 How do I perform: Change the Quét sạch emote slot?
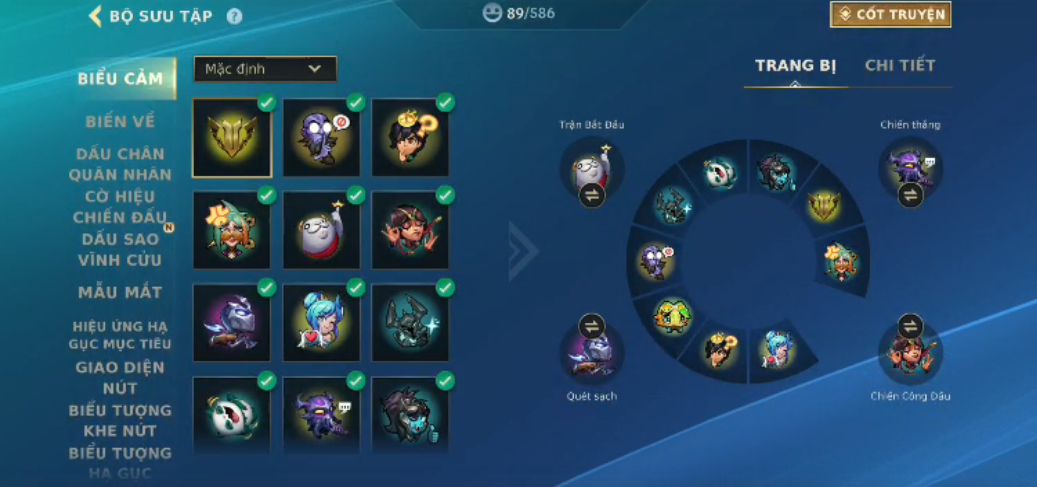pos(592,326)
